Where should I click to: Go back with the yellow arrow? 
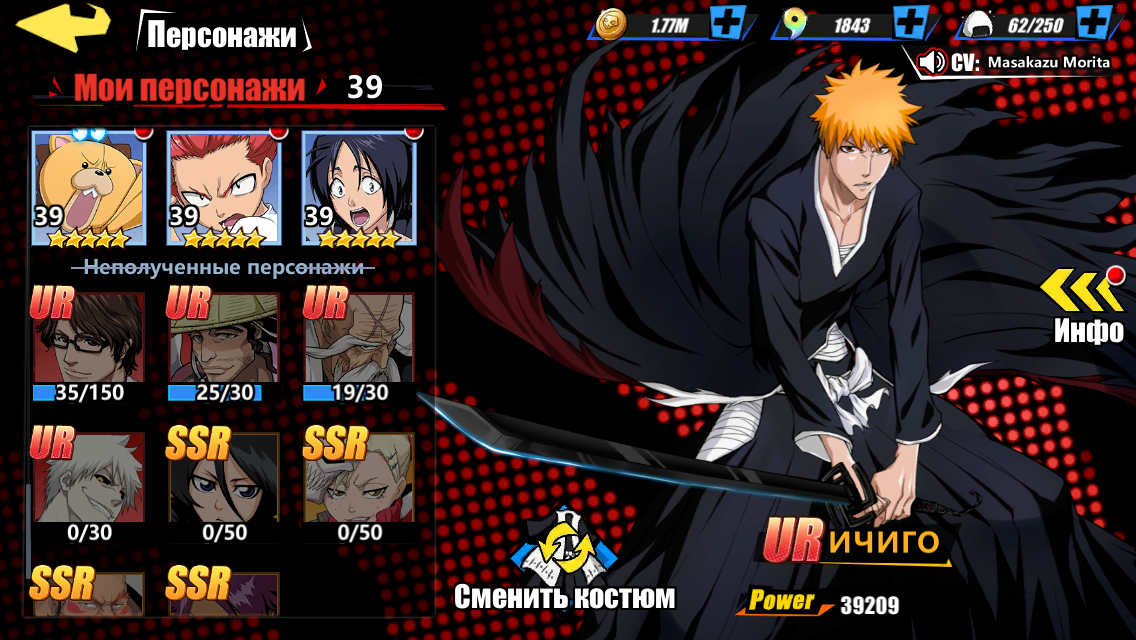point(64,27)
